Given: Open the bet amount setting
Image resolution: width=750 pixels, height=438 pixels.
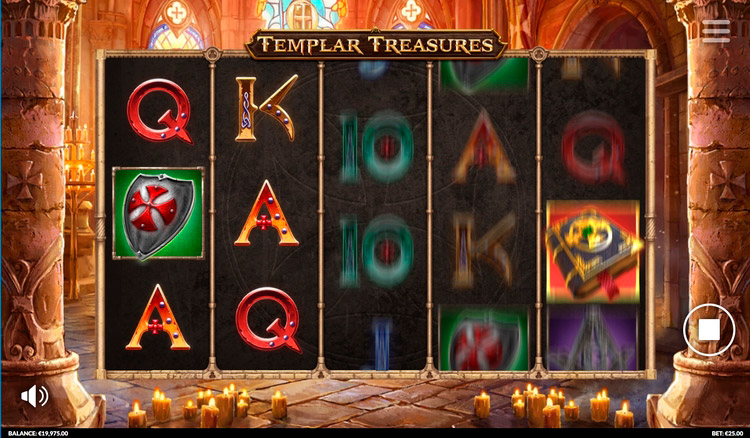Looking at the screenshot, I should point(729,433).
